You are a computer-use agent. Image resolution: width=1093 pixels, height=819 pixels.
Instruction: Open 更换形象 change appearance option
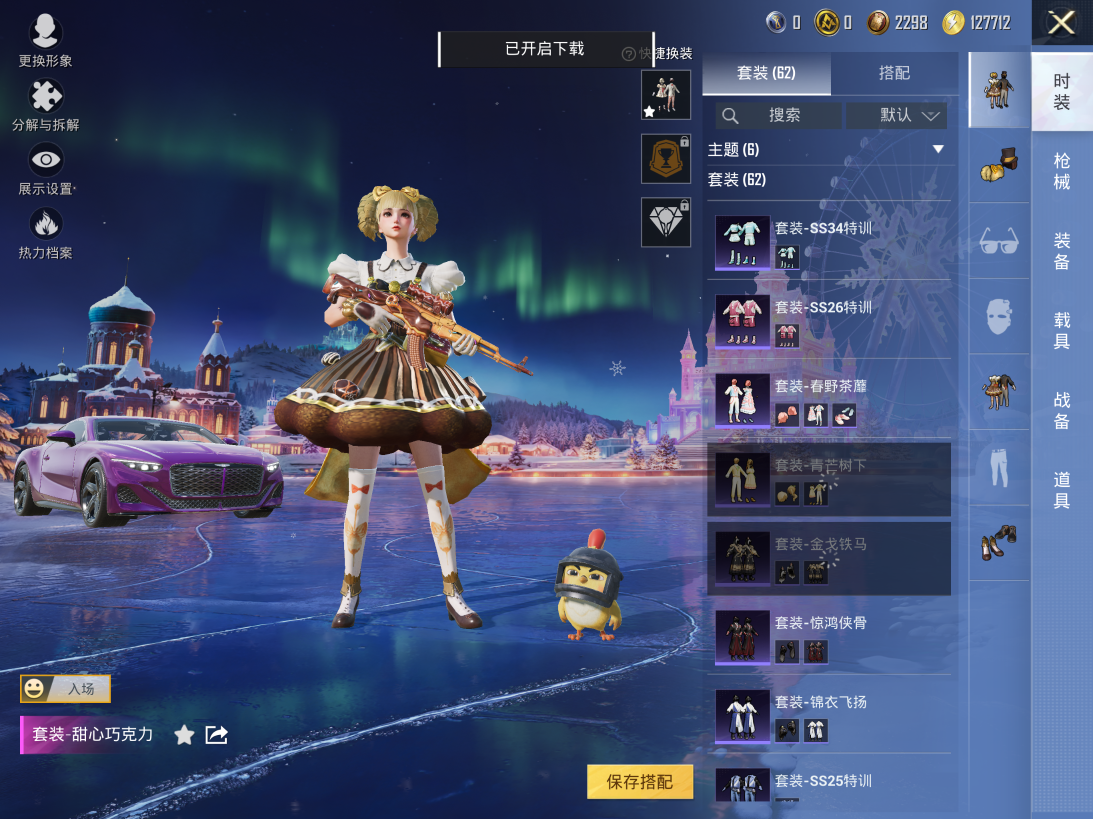point(45,40)
